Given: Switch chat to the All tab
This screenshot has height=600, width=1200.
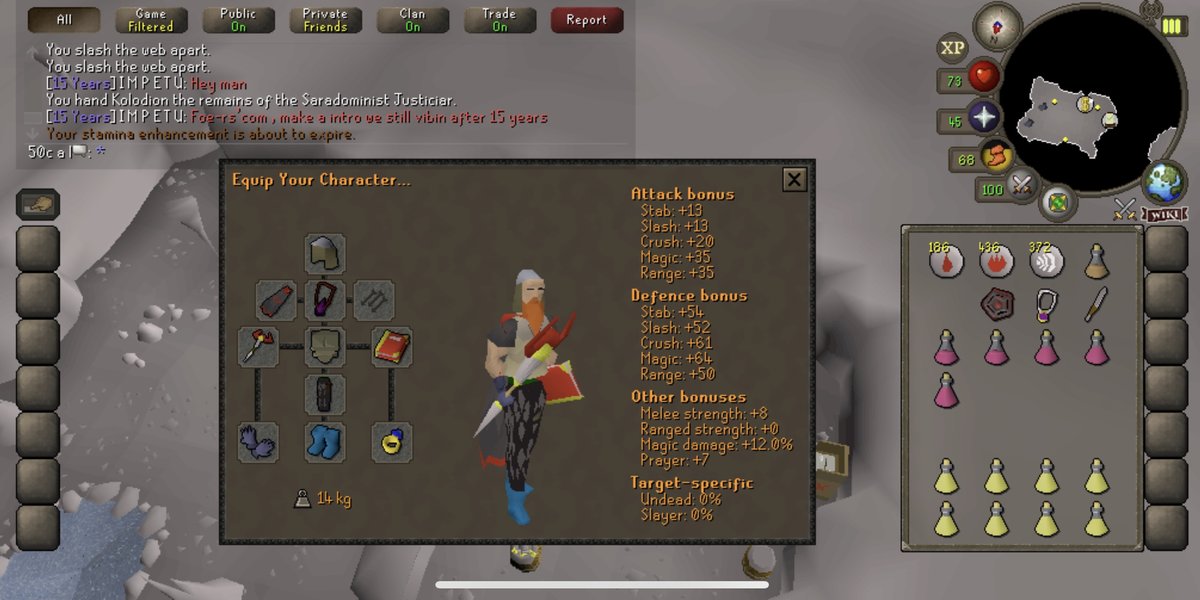Looking at the screenshot, I should (x=64, y=20).
